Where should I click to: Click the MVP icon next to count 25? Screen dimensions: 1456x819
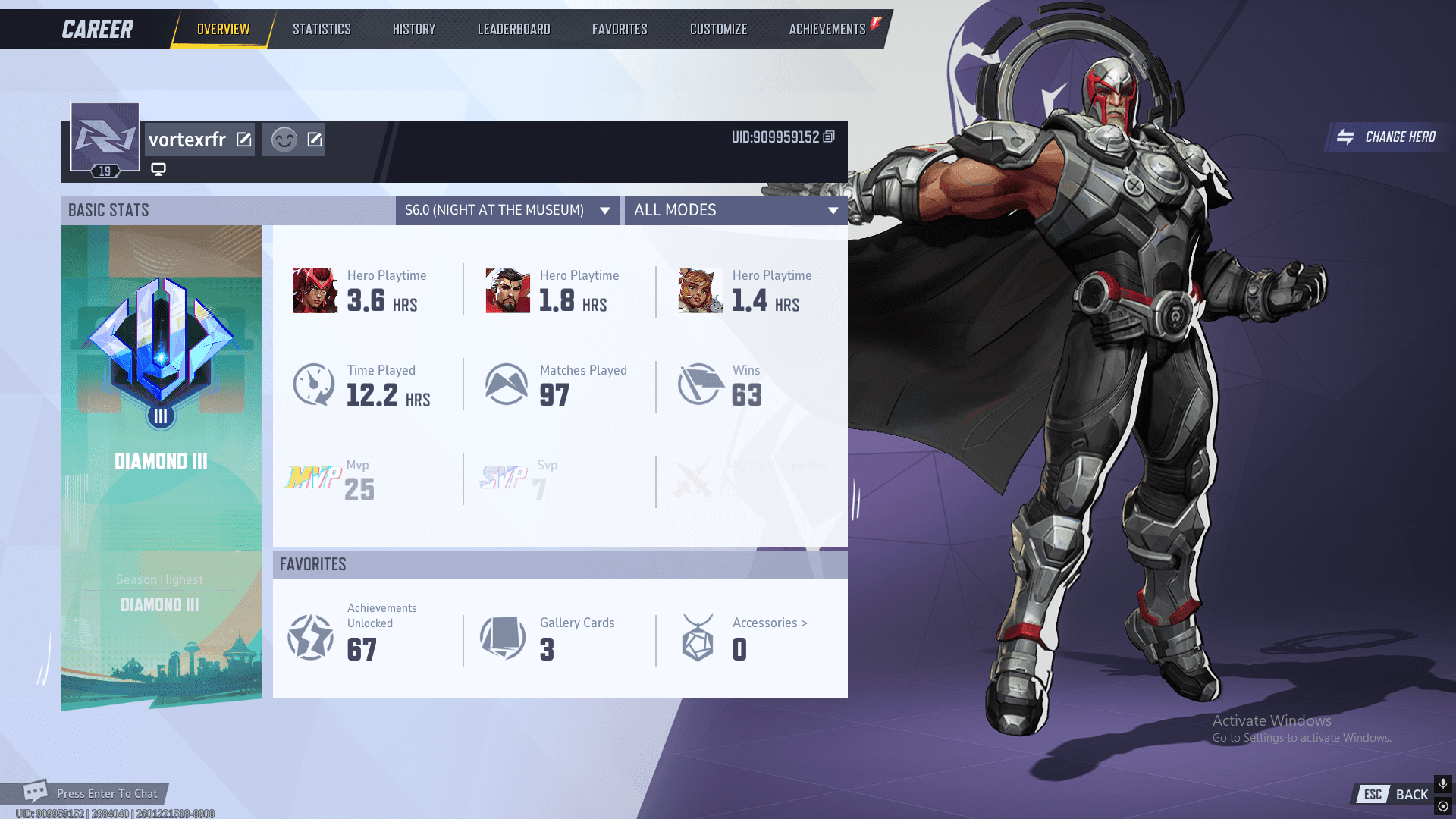pyautogui.click(x=312, y=479)
